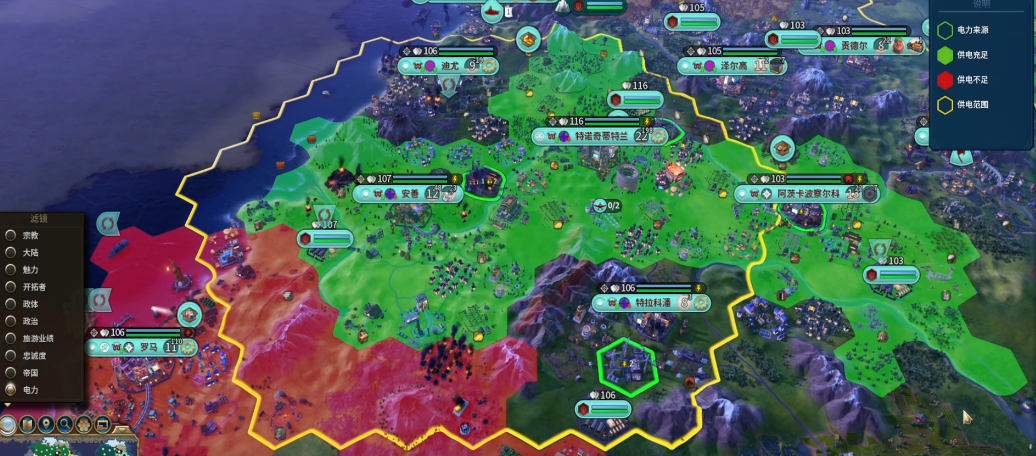Open the 安善 city banner
The image size is (1036, 456).
(x=410, y=193)
